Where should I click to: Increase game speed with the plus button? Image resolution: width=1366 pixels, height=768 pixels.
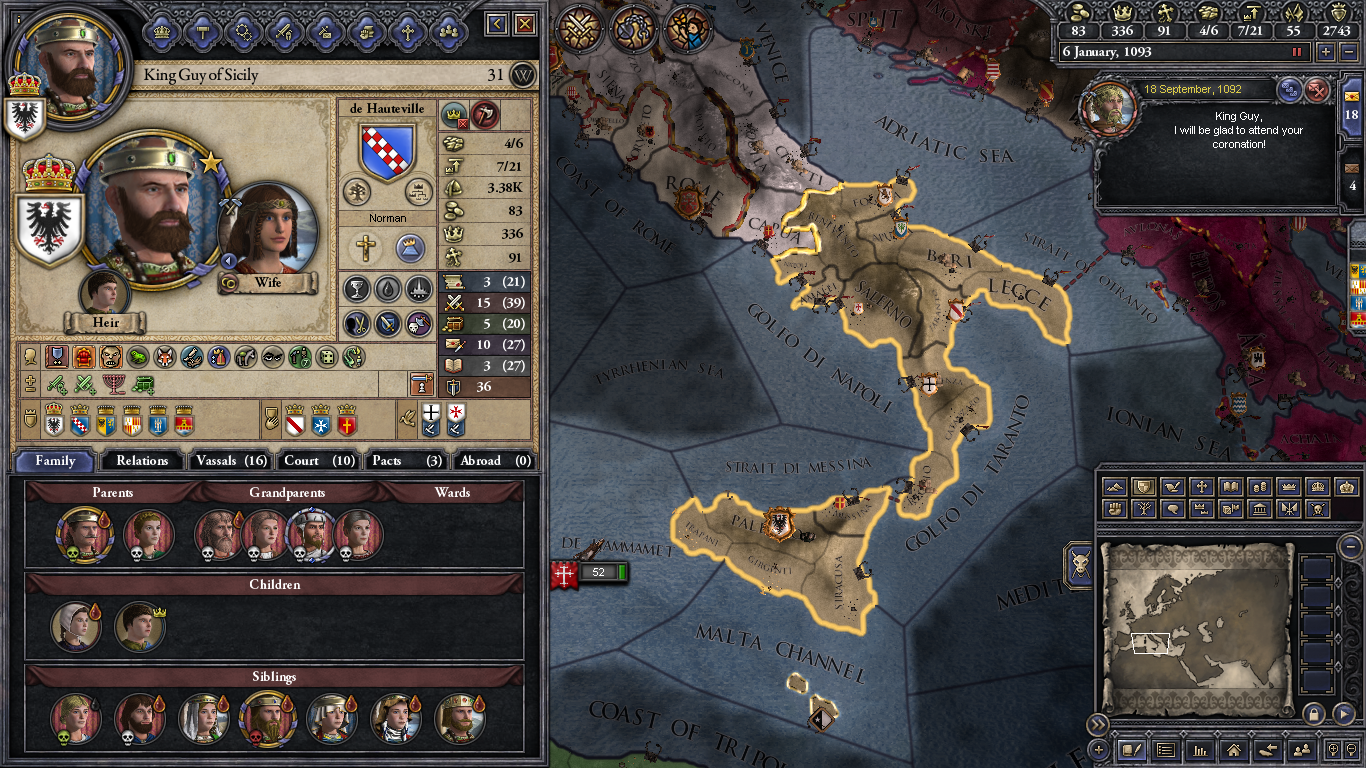click(1326, 52)
